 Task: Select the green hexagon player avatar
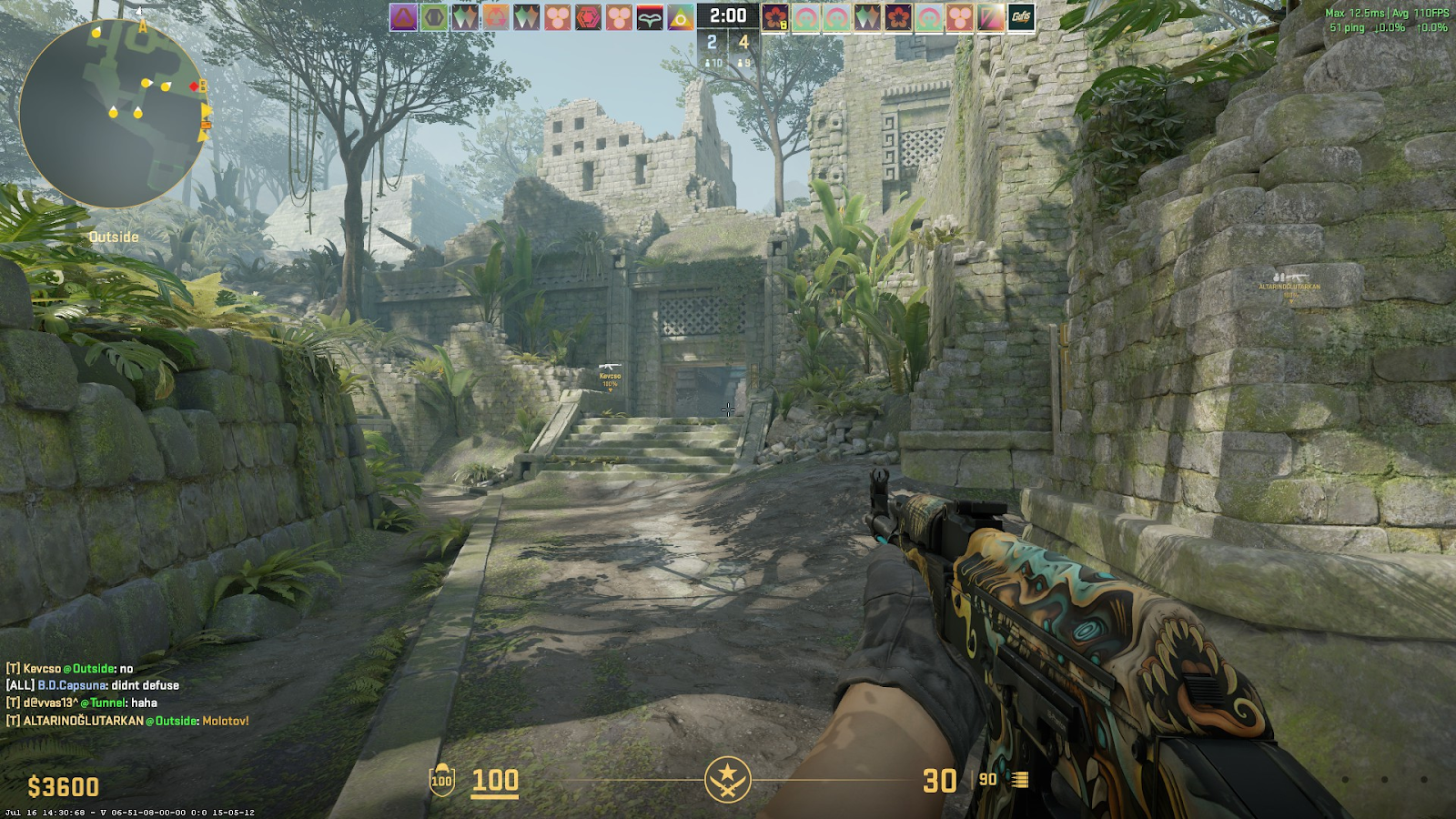pyautogui.click(x=434, y=17)
